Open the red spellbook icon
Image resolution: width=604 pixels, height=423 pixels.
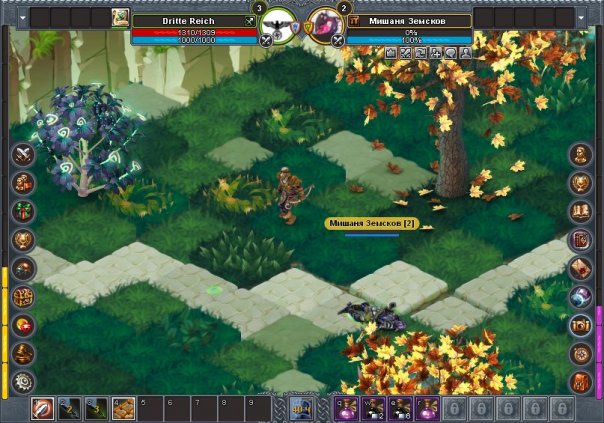tap(582, 240)
